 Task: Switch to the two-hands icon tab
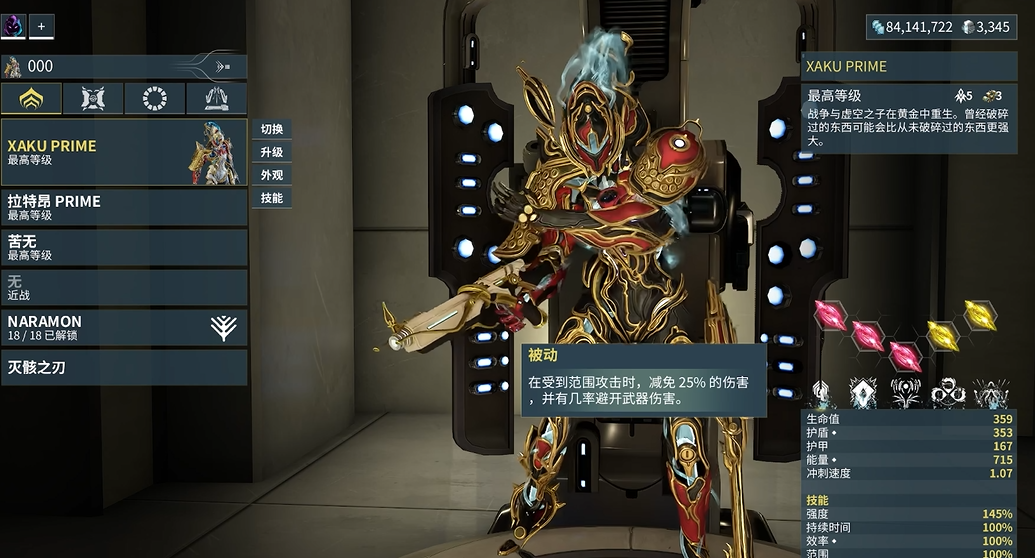point(216,98)
